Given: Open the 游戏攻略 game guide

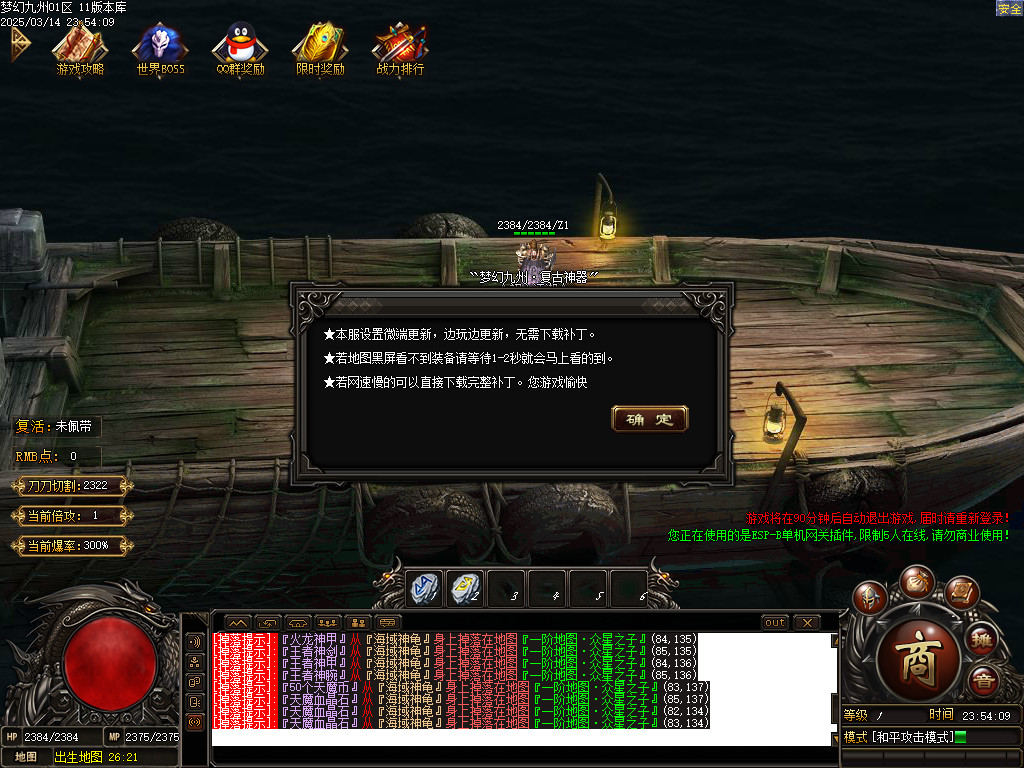Looking at the screenshot, I should coord(80,46).
